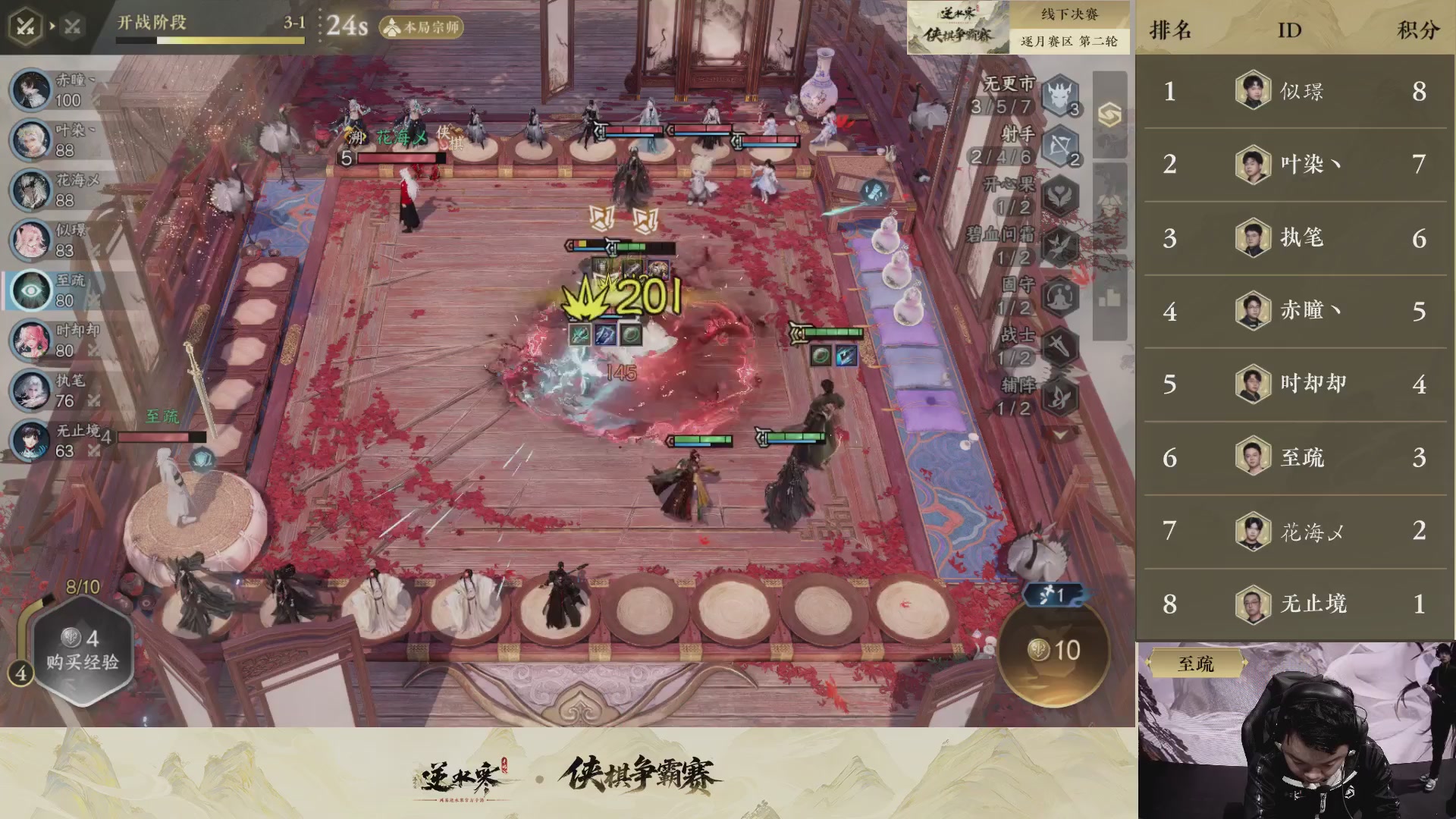Open spectated player 似璟 from the left roster
This screenshot has height=819, width=1456.
pos(30,240)
